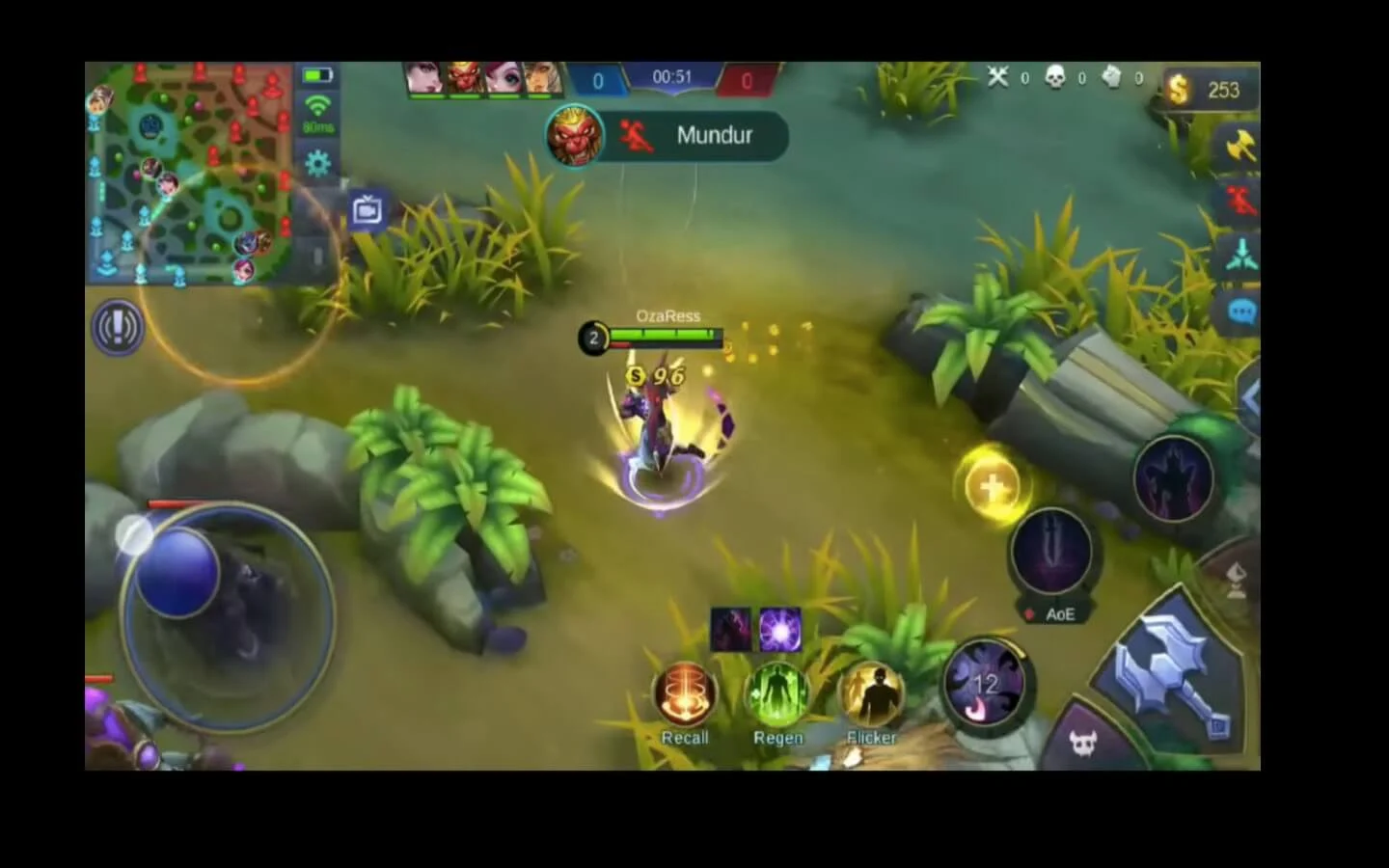Tap the exclamation alert button

pyautogui.click(x=118, y=328)
